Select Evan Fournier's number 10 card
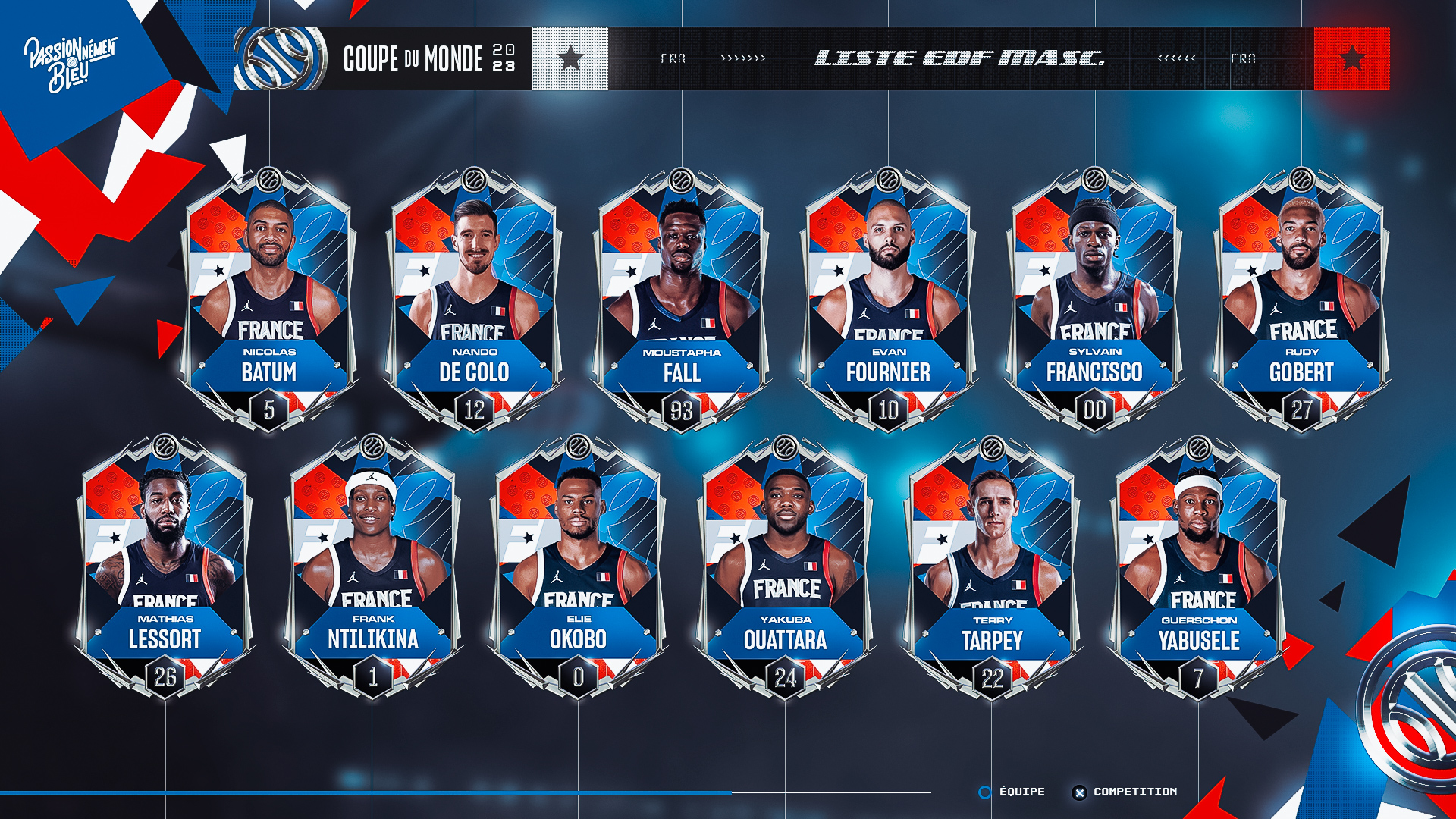This screenshot has height=819, width=1456. [x=888, y=300]
